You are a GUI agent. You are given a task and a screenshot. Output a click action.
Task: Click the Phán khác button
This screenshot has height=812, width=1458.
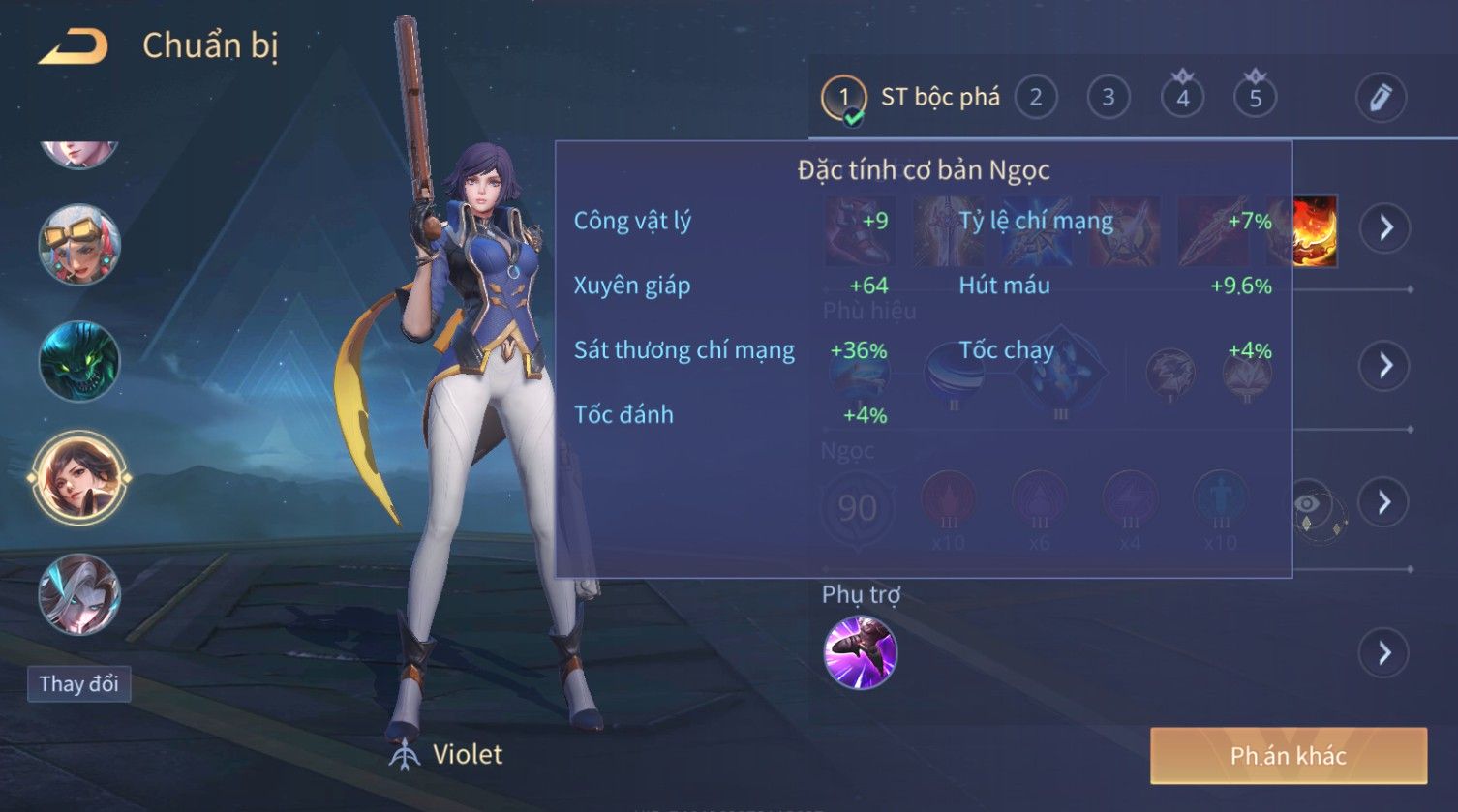(x=1288, y=756)
